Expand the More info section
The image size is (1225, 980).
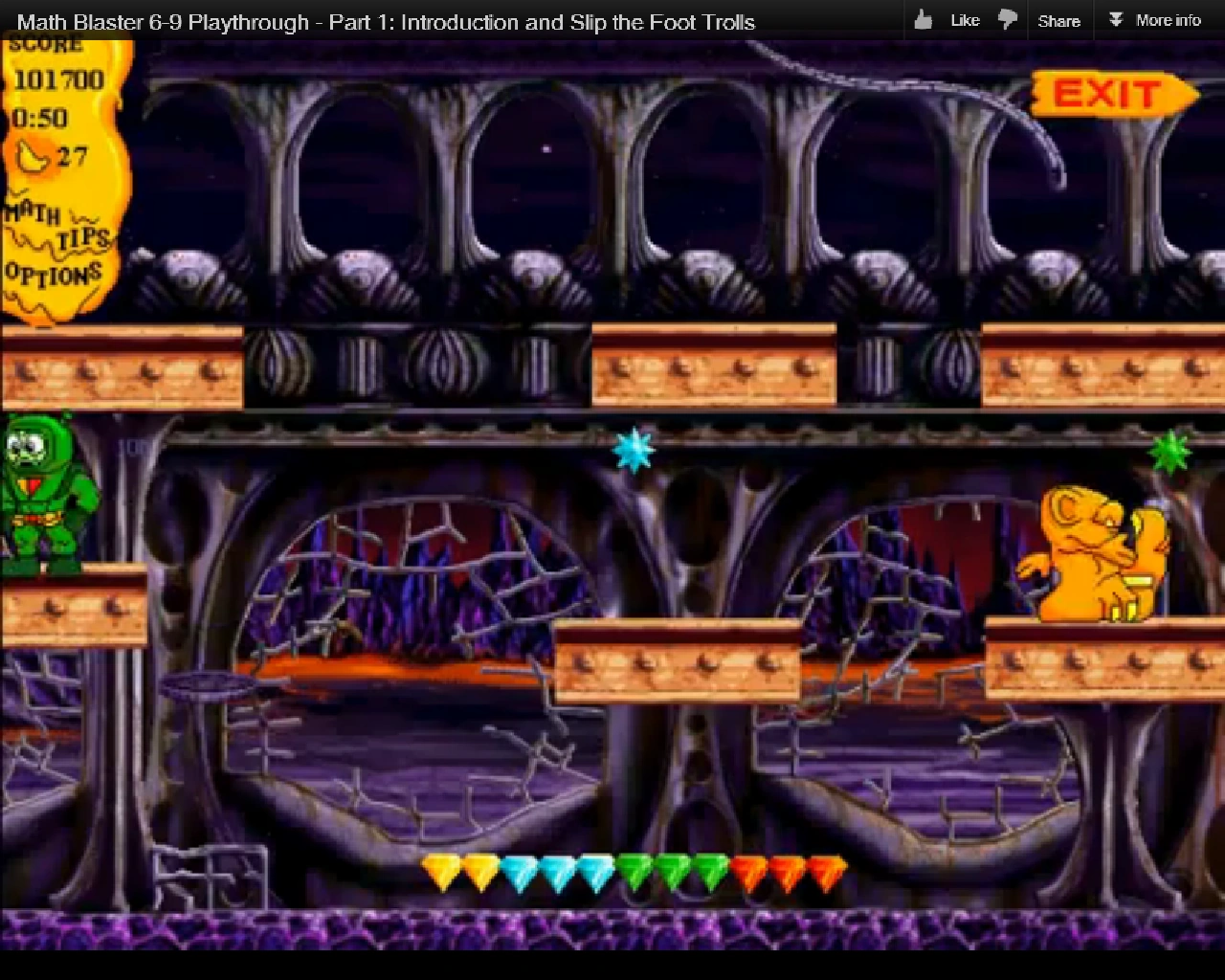coord(1155,19)
